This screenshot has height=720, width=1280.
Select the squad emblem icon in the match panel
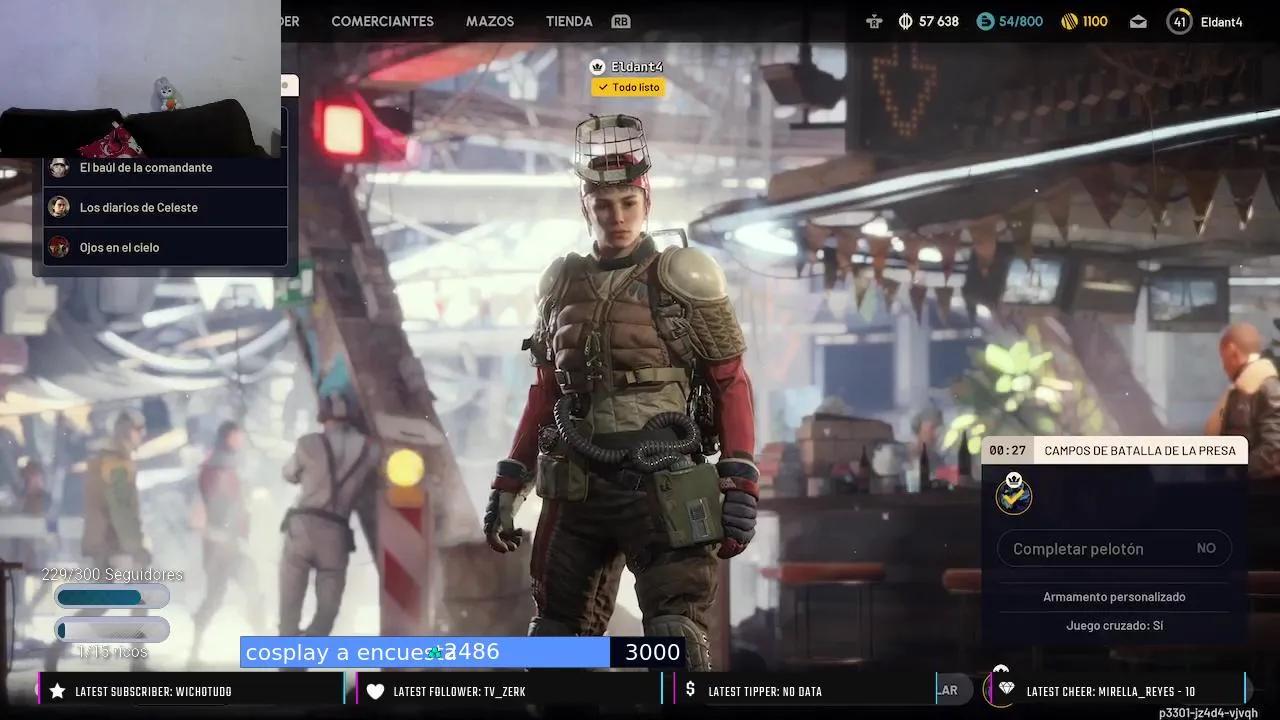1013,494
